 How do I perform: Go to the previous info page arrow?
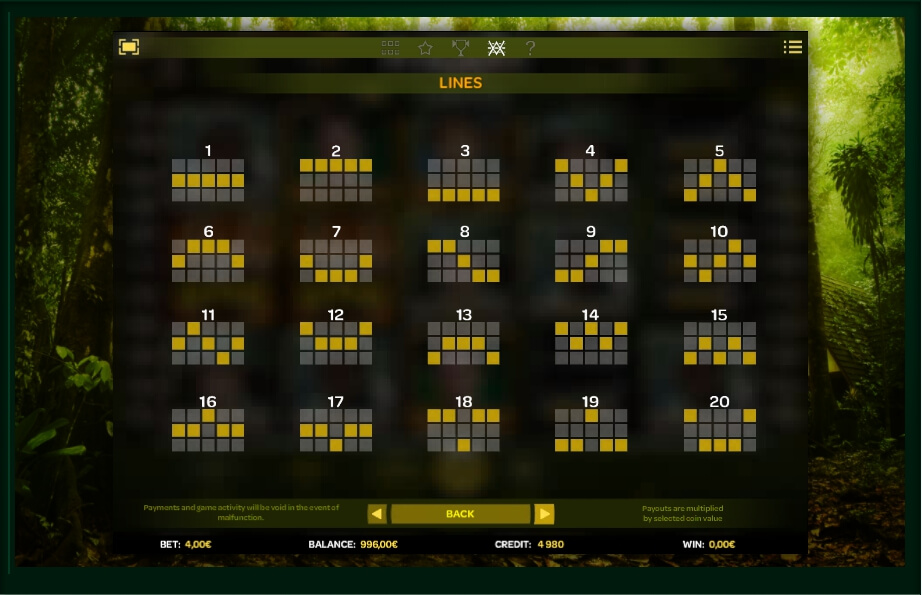point(377,514)
